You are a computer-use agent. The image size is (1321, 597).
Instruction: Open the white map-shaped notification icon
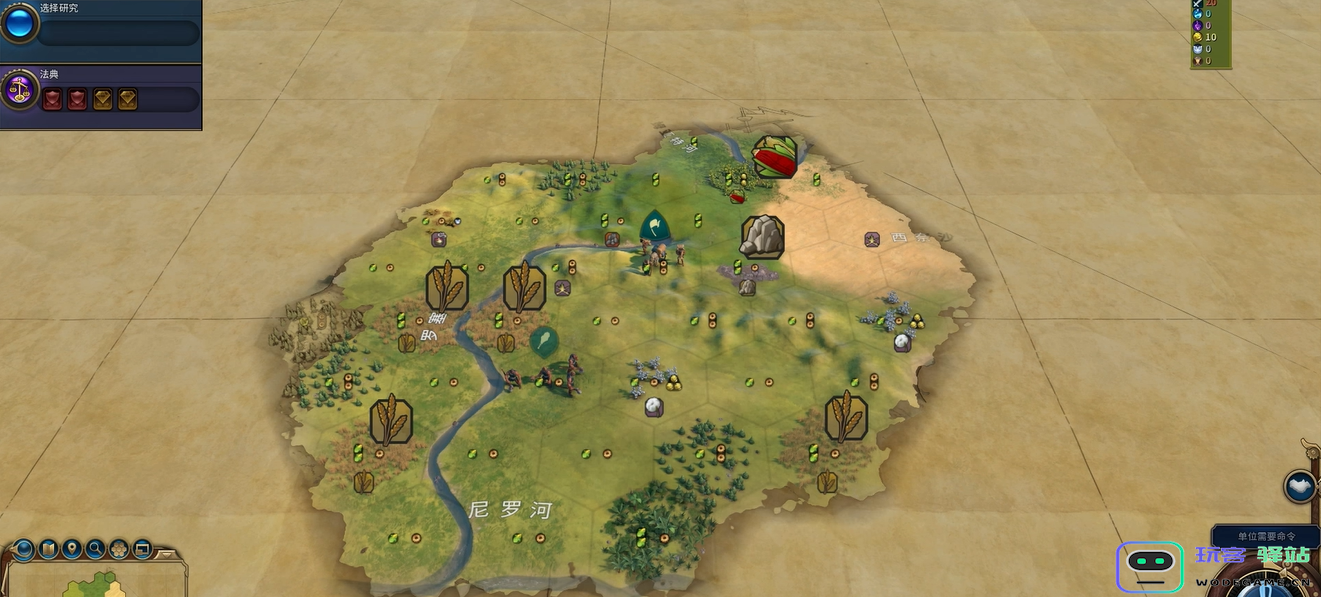(1300, 487)
